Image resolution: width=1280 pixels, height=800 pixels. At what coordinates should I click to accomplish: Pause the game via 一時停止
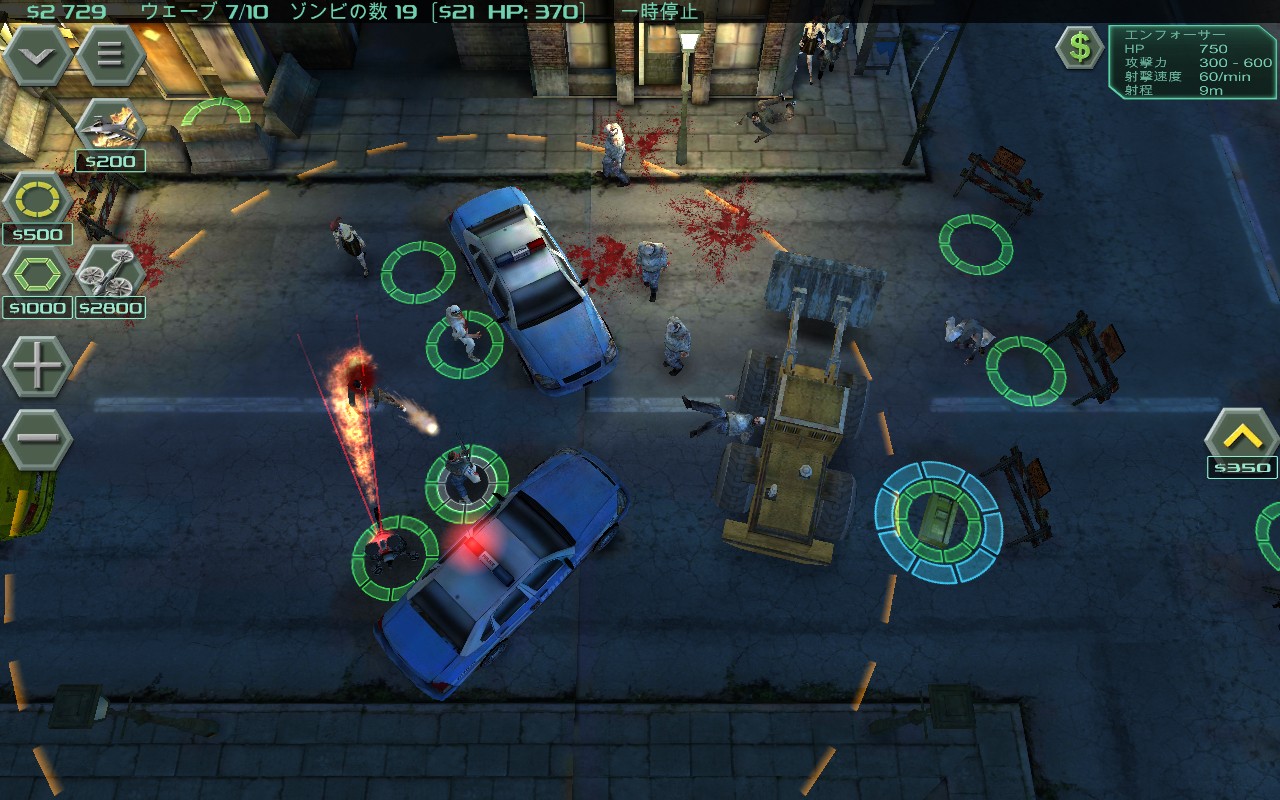tap(660, 12)
